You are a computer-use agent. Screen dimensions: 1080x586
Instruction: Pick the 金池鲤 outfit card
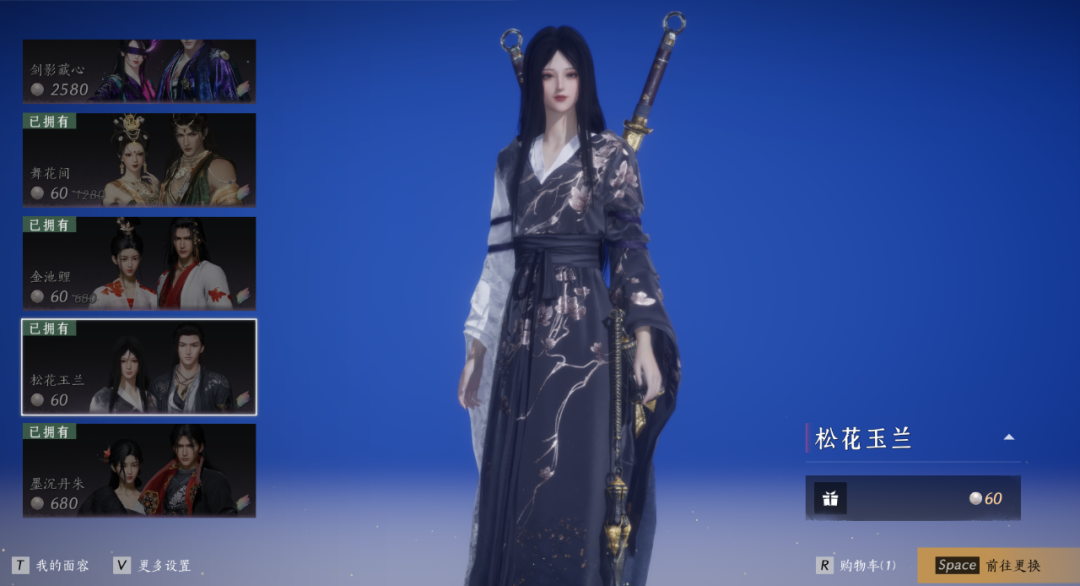point(139,263)
